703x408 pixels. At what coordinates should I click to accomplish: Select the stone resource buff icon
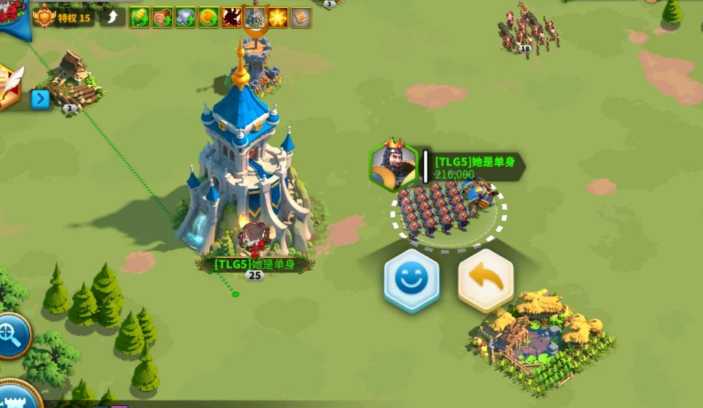pos(185,17)
